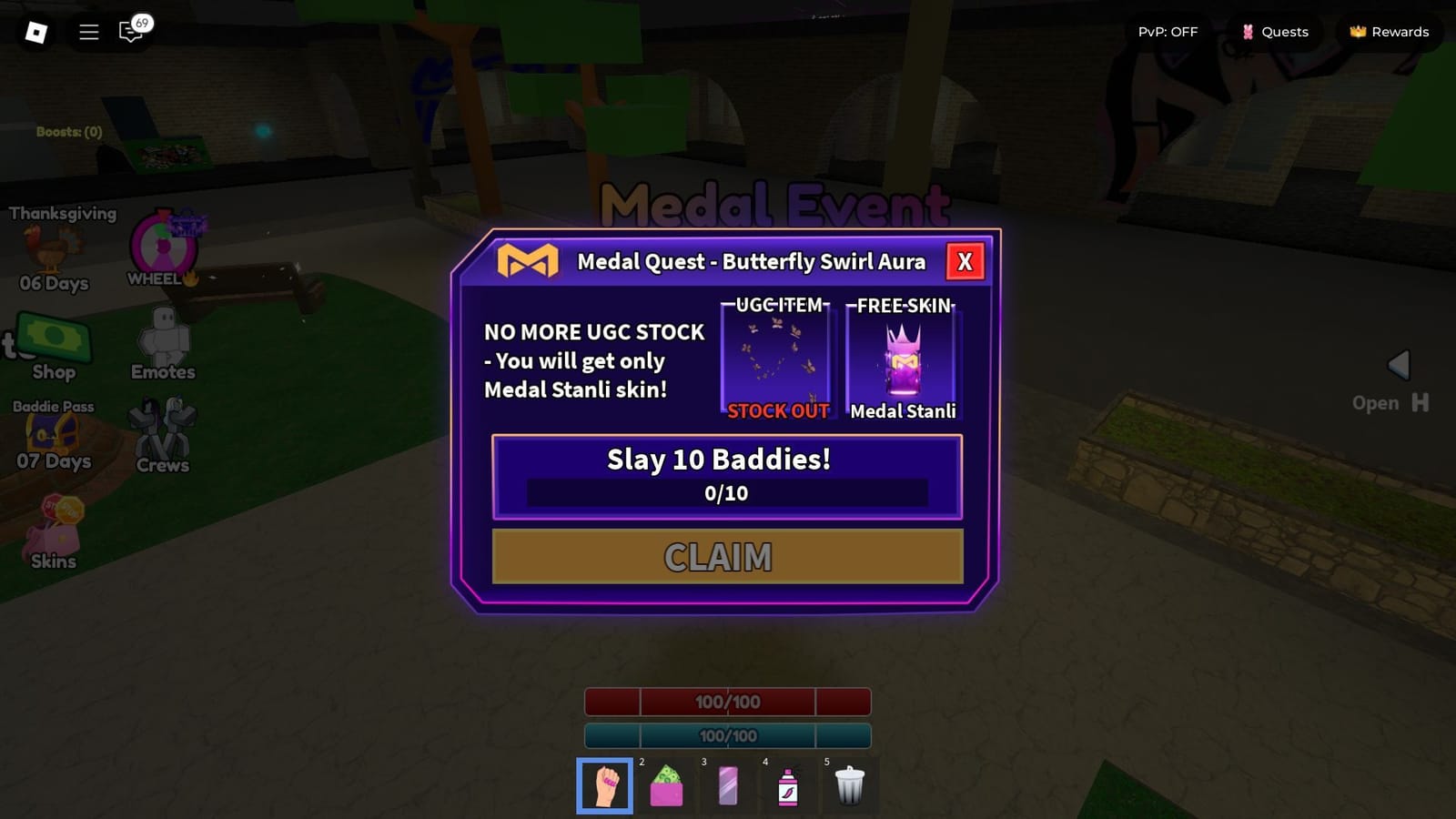Open the Crews icon
Screen dimensions: 1456x819
(162, 430)
